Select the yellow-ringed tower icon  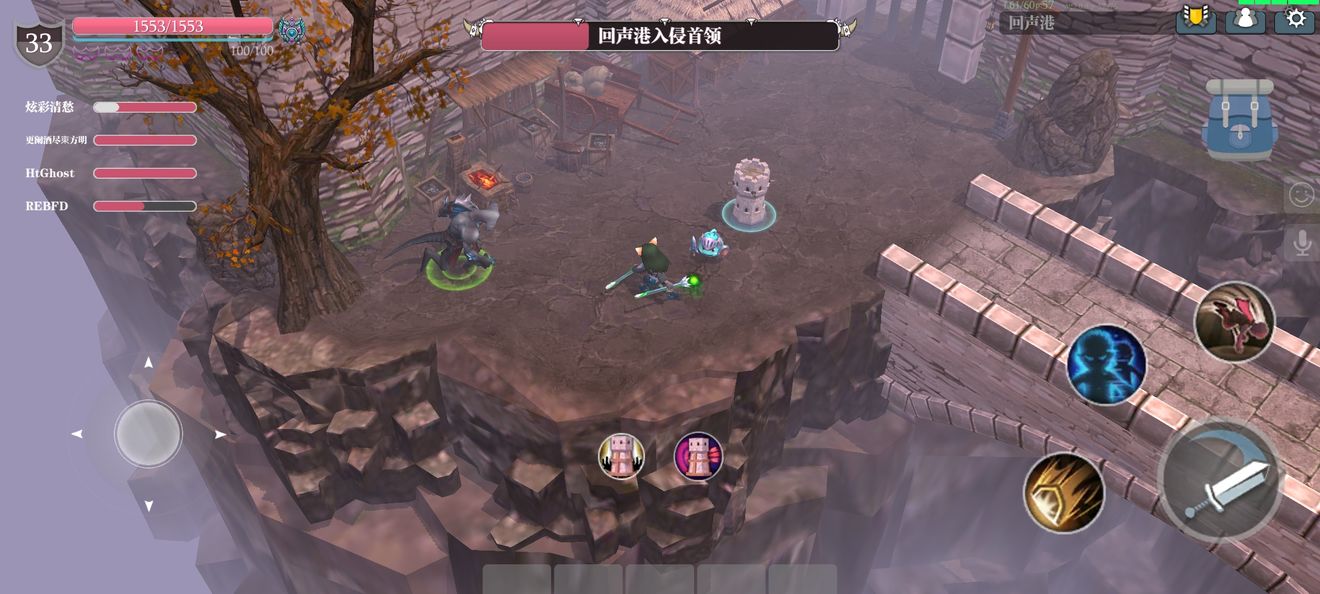pyautogui.click(x=621, y=456)
